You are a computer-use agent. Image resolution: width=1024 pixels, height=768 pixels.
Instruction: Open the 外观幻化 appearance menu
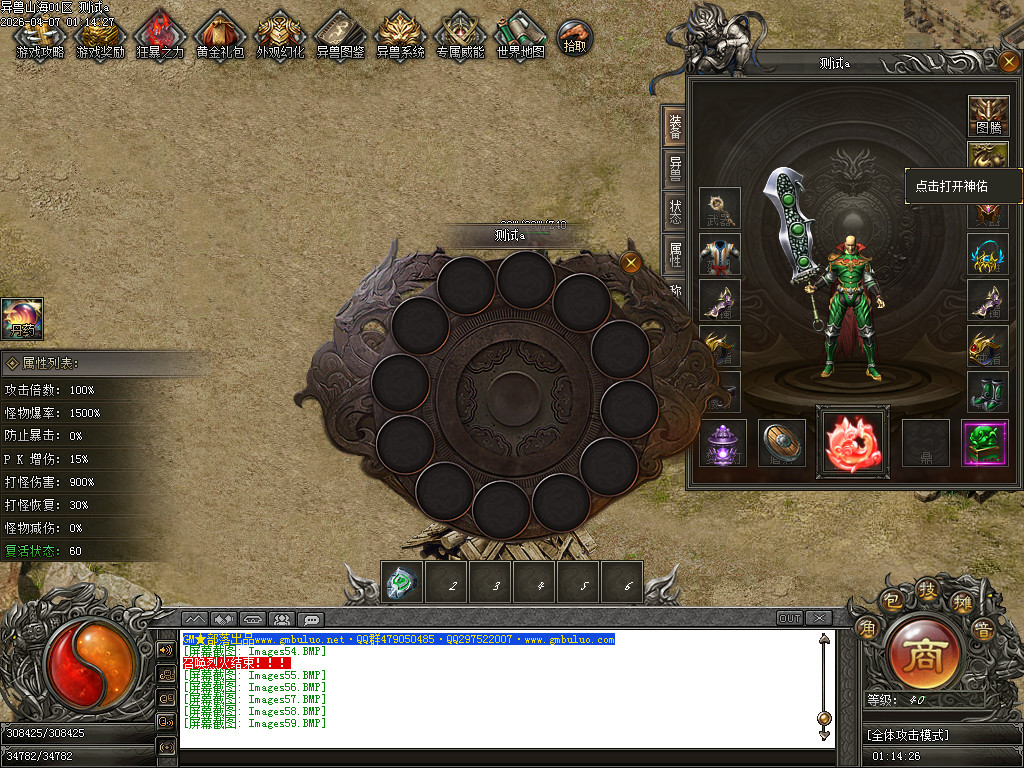pos(280,36)
